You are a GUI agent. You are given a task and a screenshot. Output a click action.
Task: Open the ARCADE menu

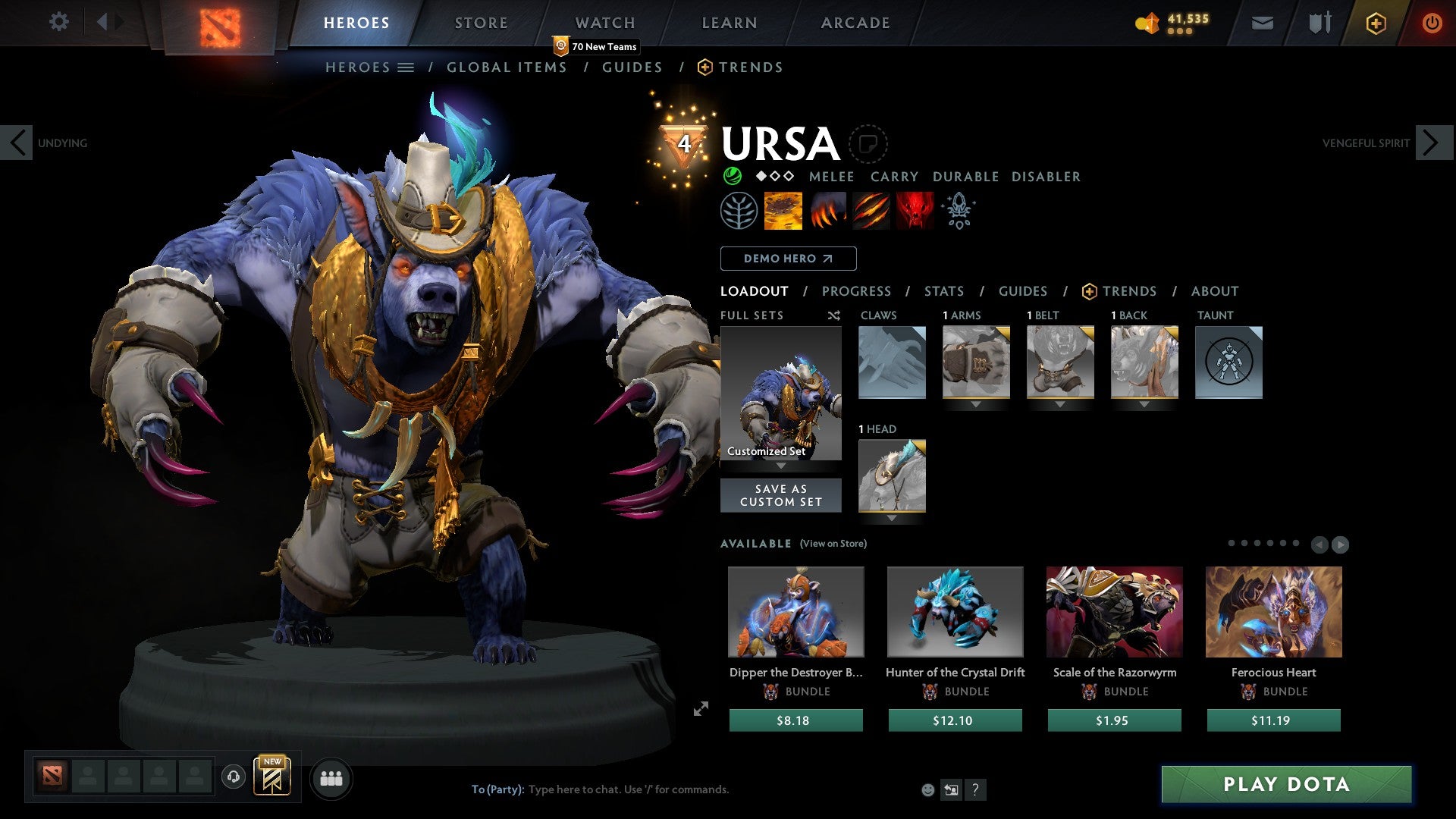855,23
